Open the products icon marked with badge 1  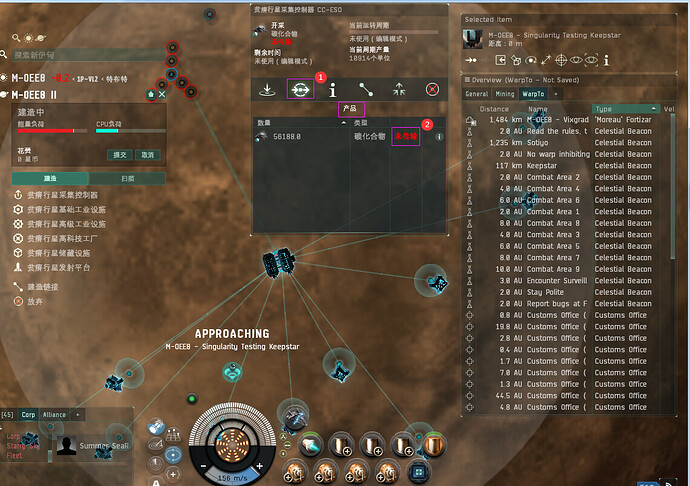click(x=299, y=89)
